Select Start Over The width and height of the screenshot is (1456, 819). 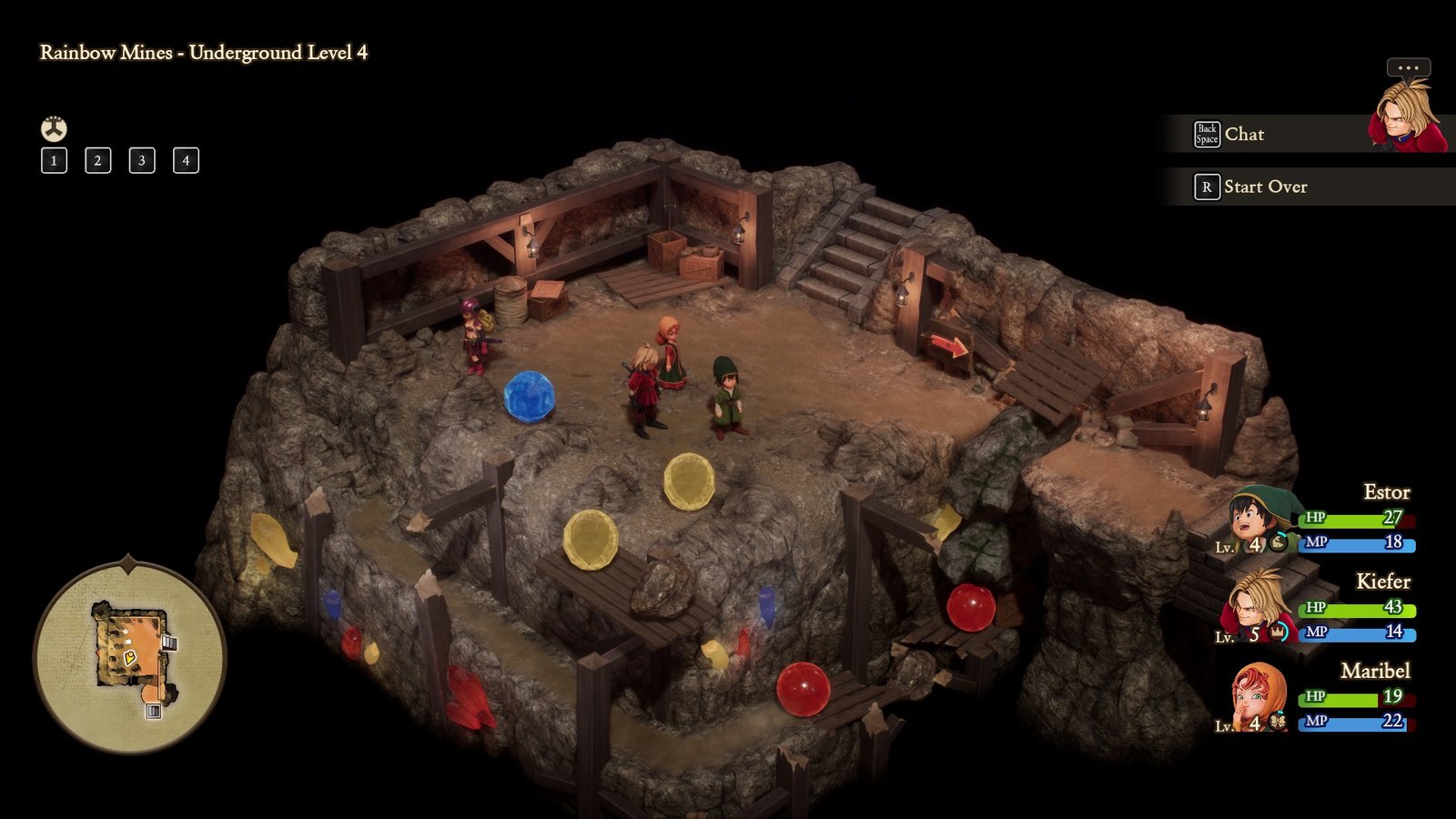[x=1267, y=187]
